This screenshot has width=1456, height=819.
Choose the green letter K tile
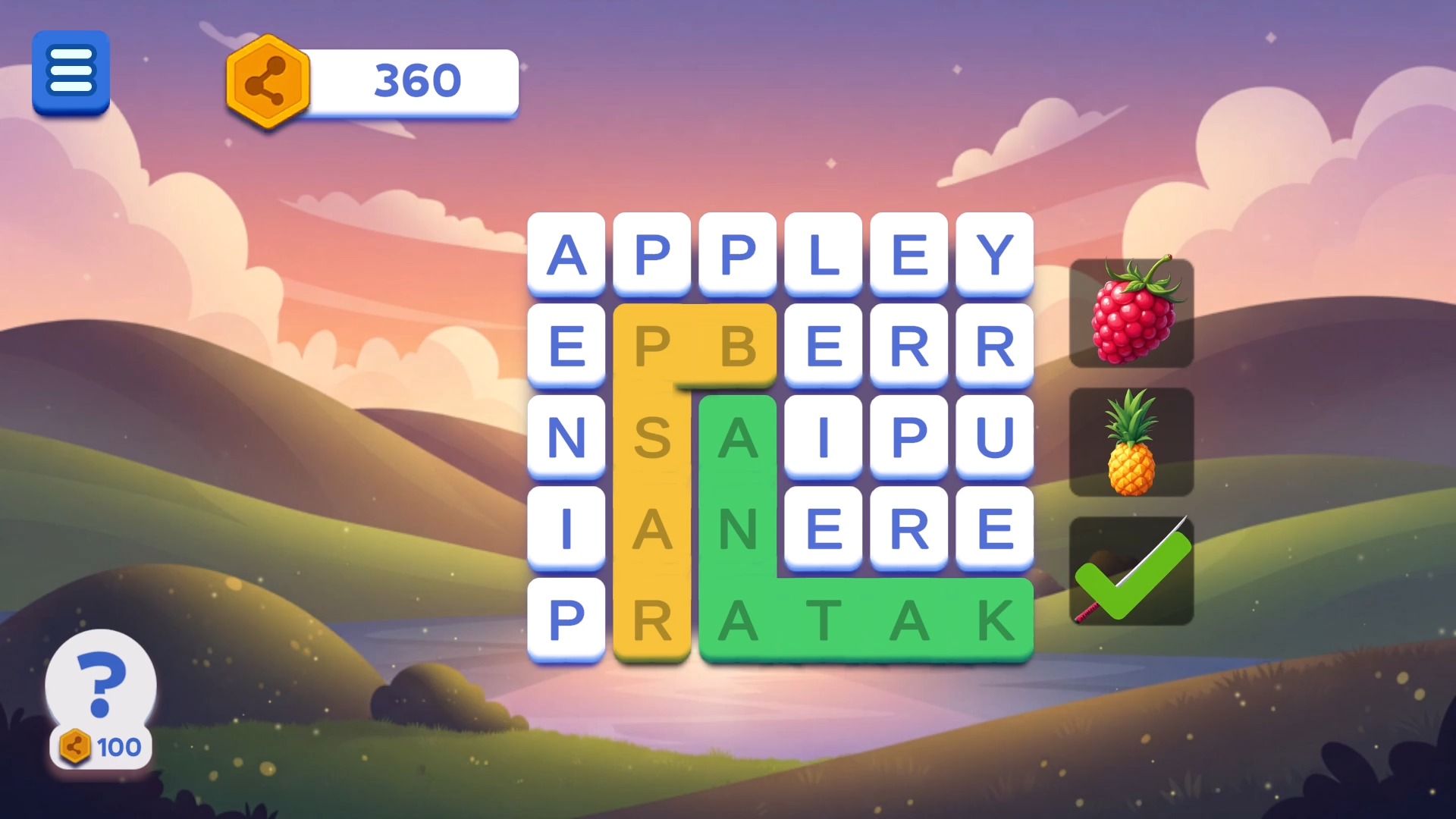[995, 620]
